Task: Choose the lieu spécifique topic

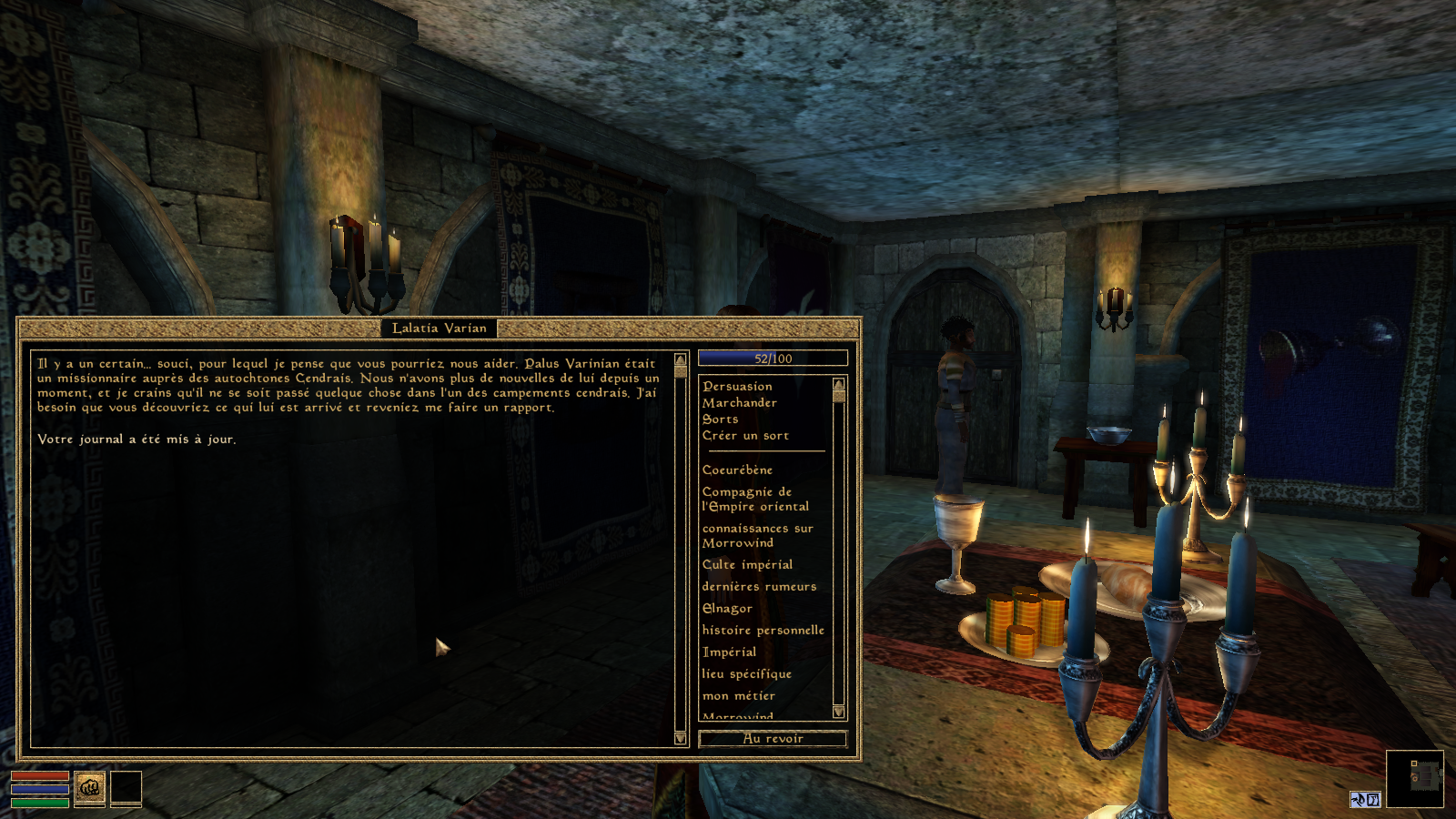Action: coord(746,674)
